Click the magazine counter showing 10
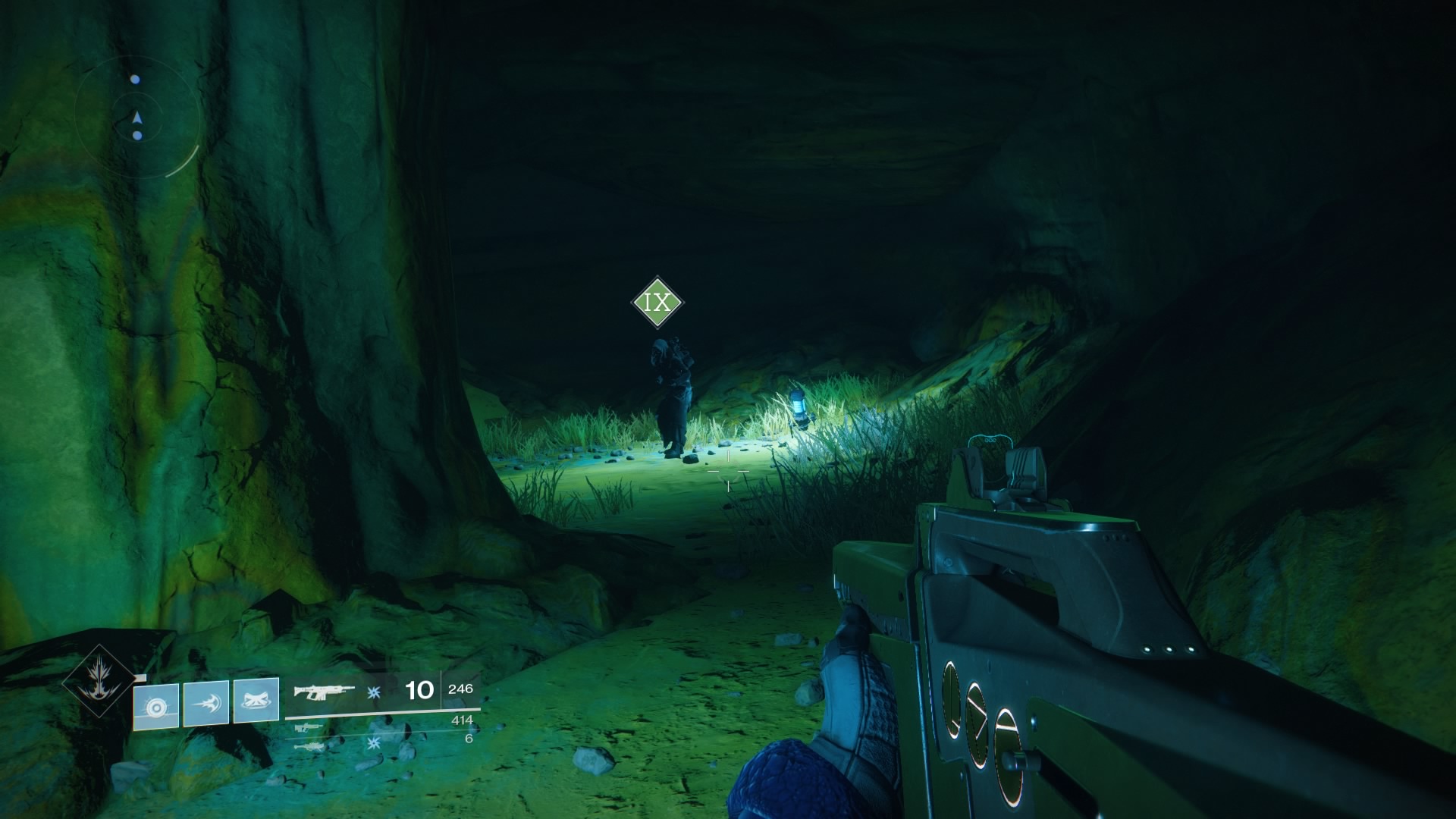The width and height of the screenshot is (1456, 819). tap(419, 689)
